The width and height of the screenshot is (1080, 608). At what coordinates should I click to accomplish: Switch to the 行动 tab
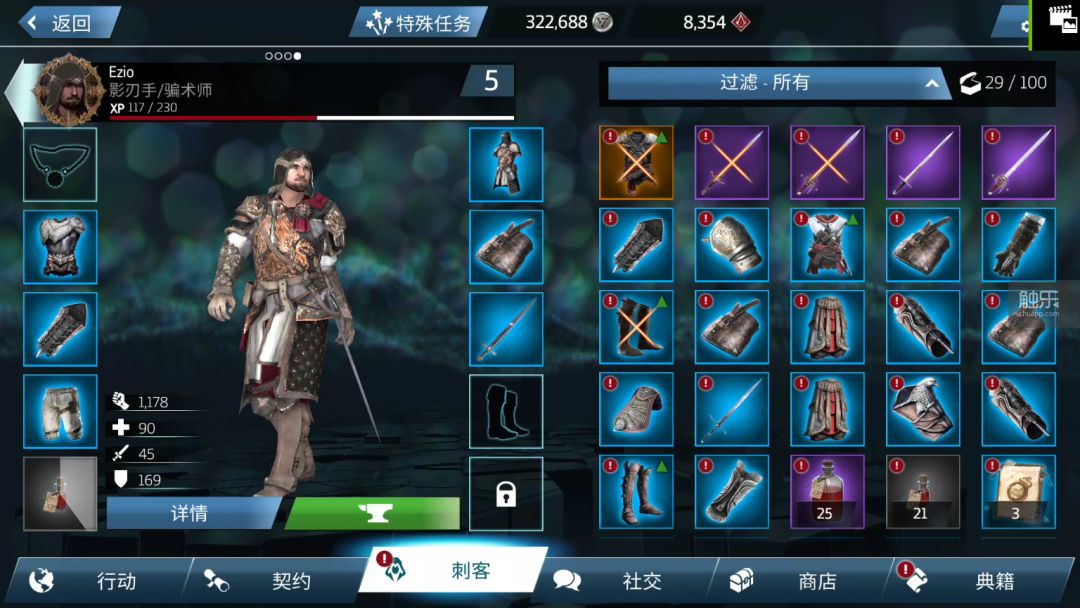click(x=100, y=580)
